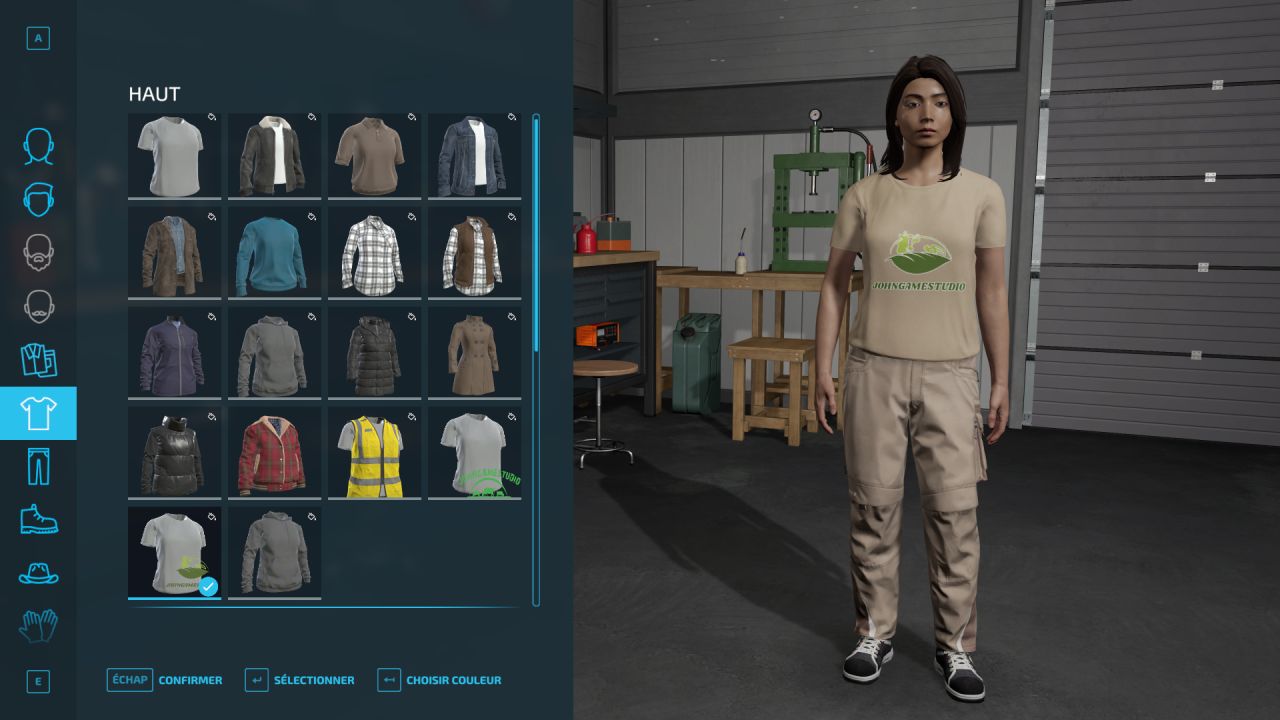Open the gloves customization category
Screen dimensions: 1280x720
coord(38,628)
